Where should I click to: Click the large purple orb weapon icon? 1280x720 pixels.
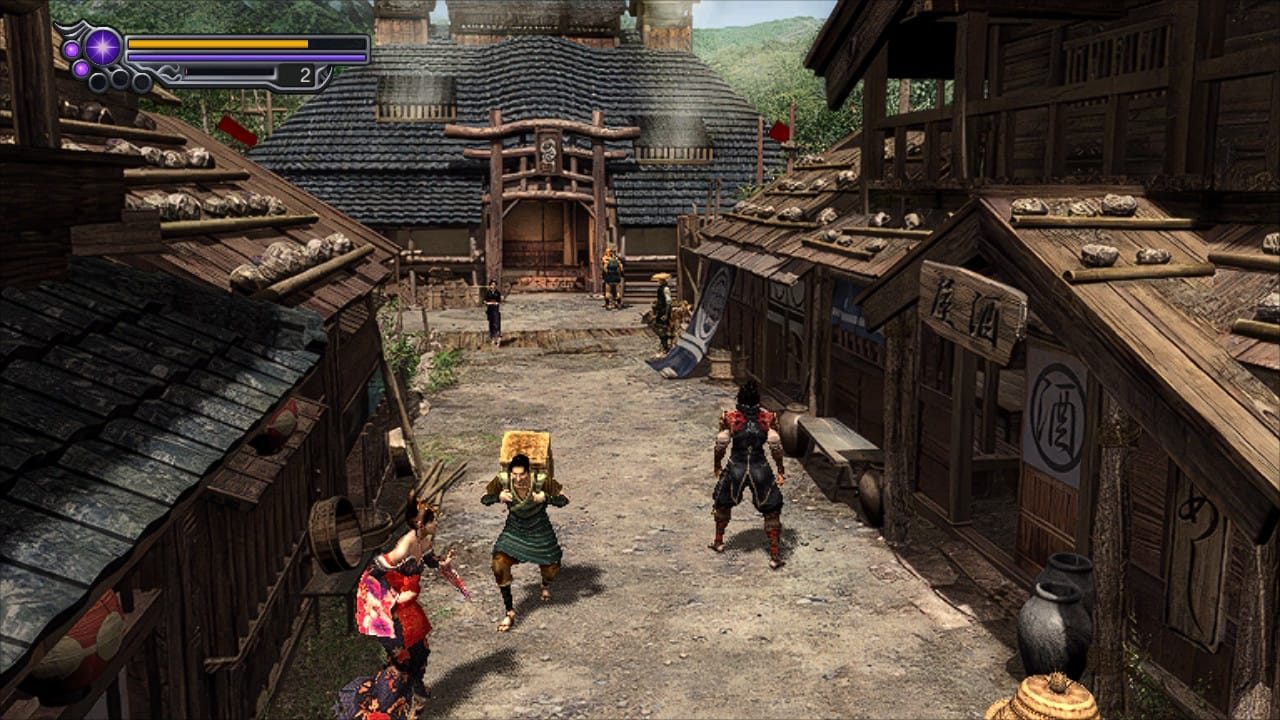102,47
